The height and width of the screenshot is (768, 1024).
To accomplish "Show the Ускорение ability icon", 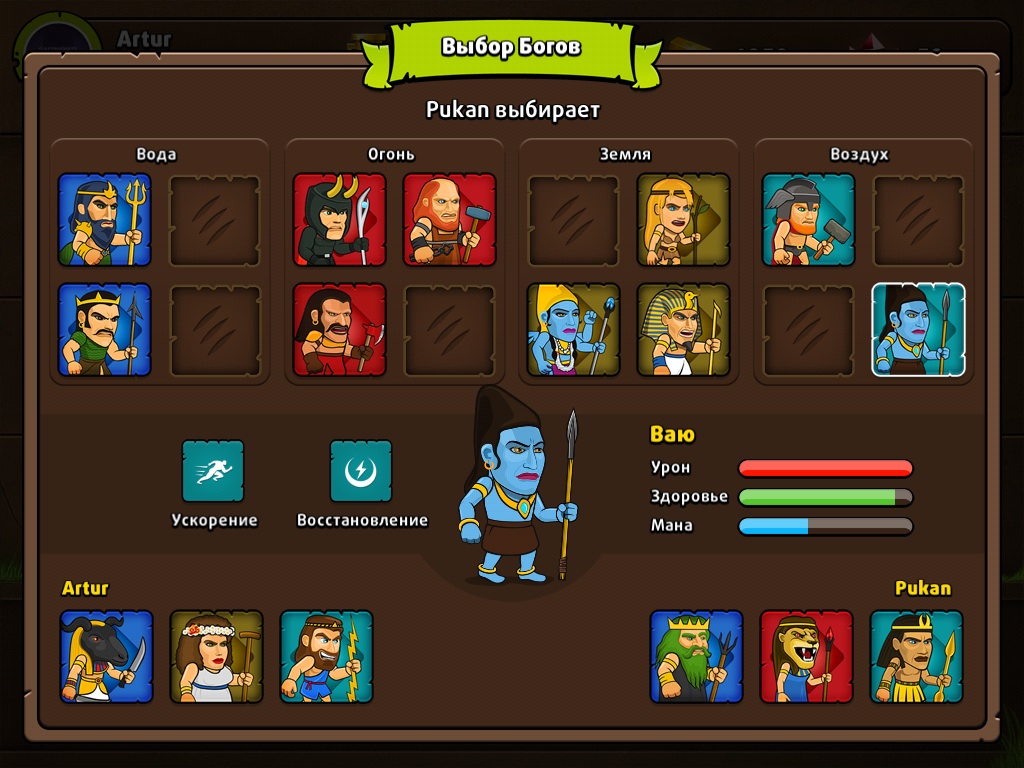I will (x=213, y=471).
